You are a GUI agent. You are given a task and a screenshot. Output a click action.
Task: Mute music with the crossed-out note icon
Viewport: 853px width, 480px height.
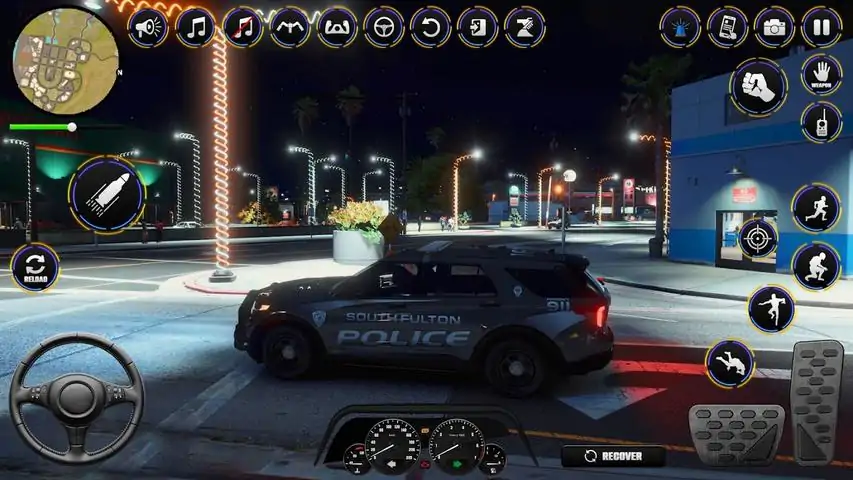point(243,27)
